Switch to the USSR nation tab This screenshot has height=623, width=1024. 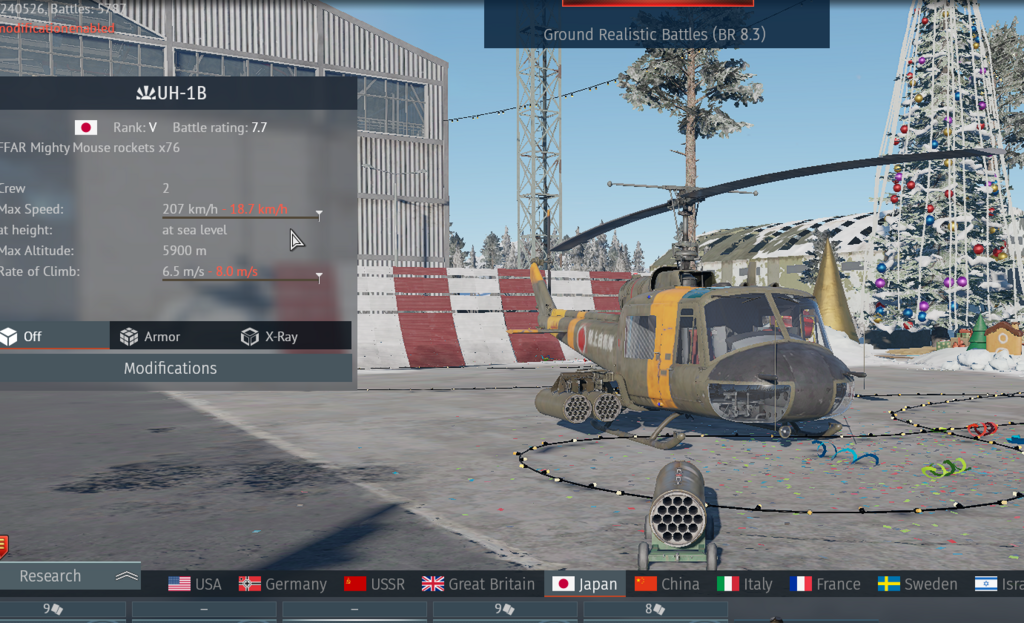(375, 584)
